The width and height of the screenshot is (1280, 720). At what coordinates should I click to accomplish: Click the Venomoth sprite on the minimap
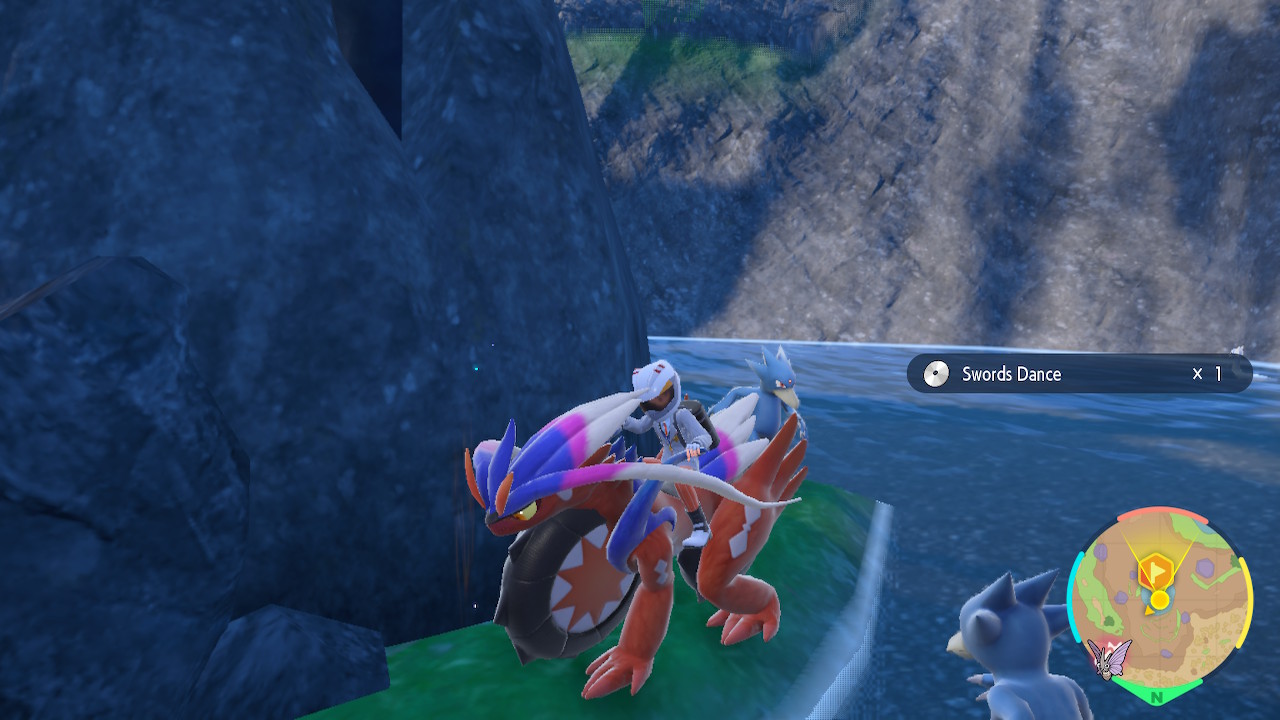coord(1110,660)
